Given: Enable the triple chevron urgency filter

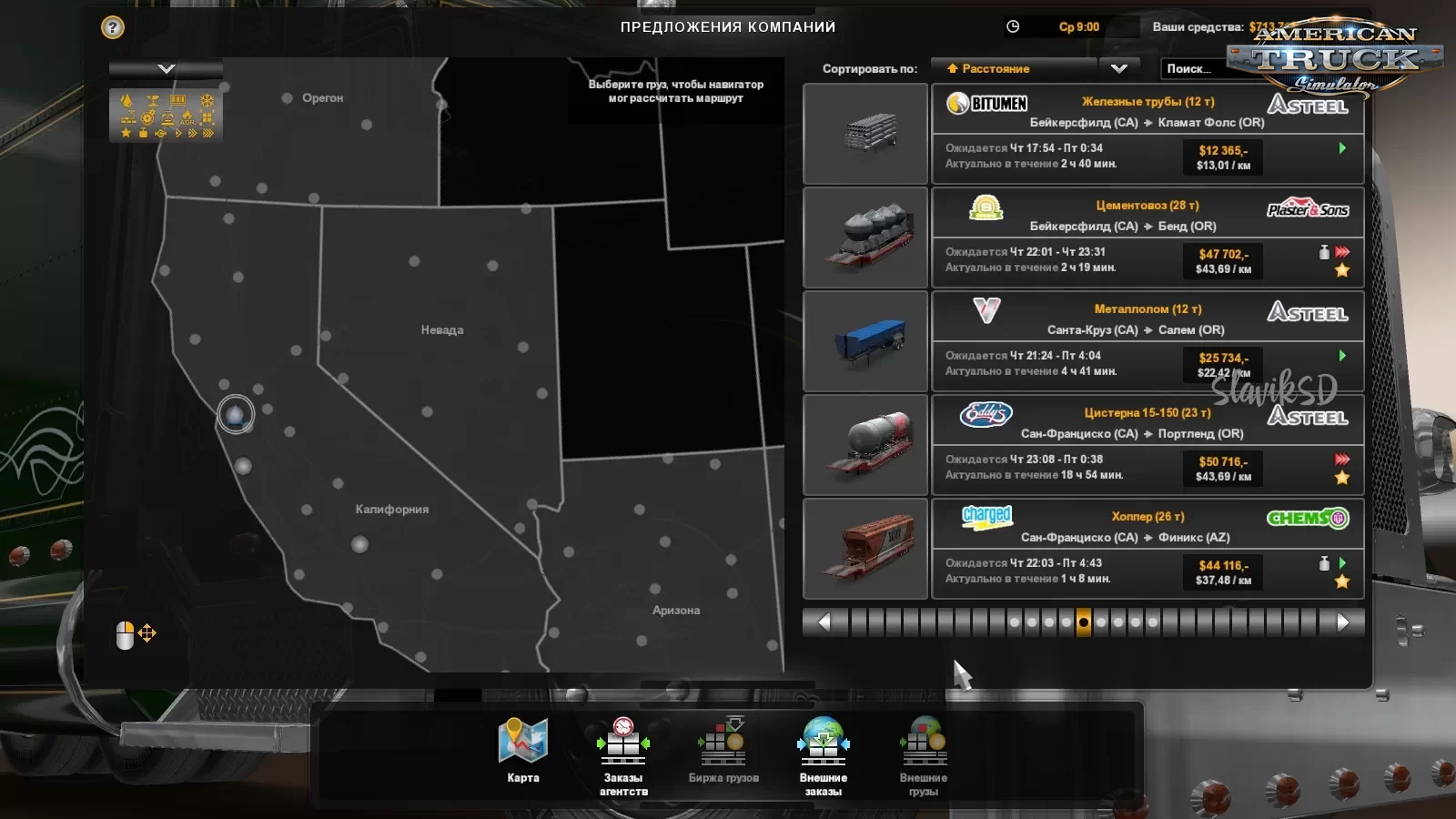Looking at the screenshot, I should [207, 134].
